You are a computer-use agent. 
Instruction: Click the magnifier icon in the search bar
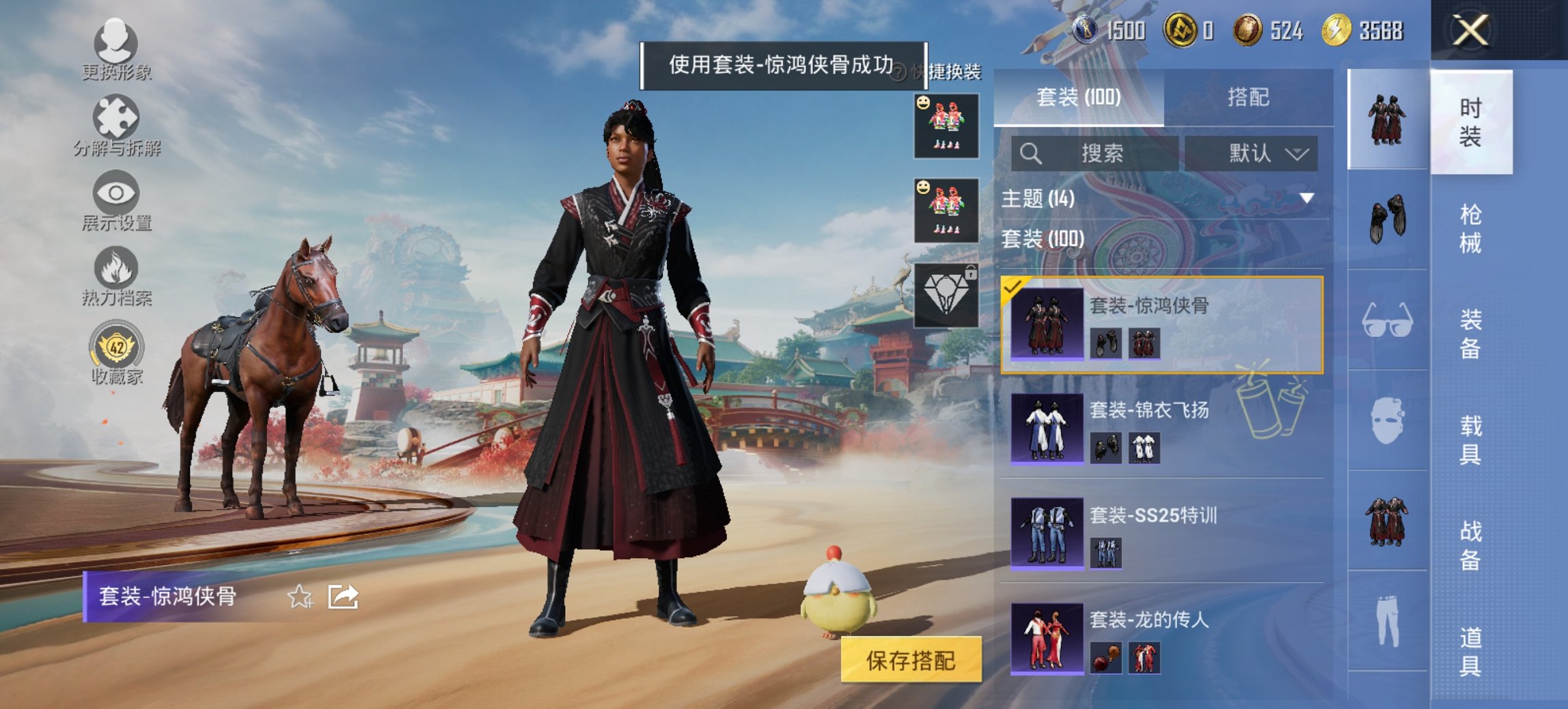[x=1030, y=152]
